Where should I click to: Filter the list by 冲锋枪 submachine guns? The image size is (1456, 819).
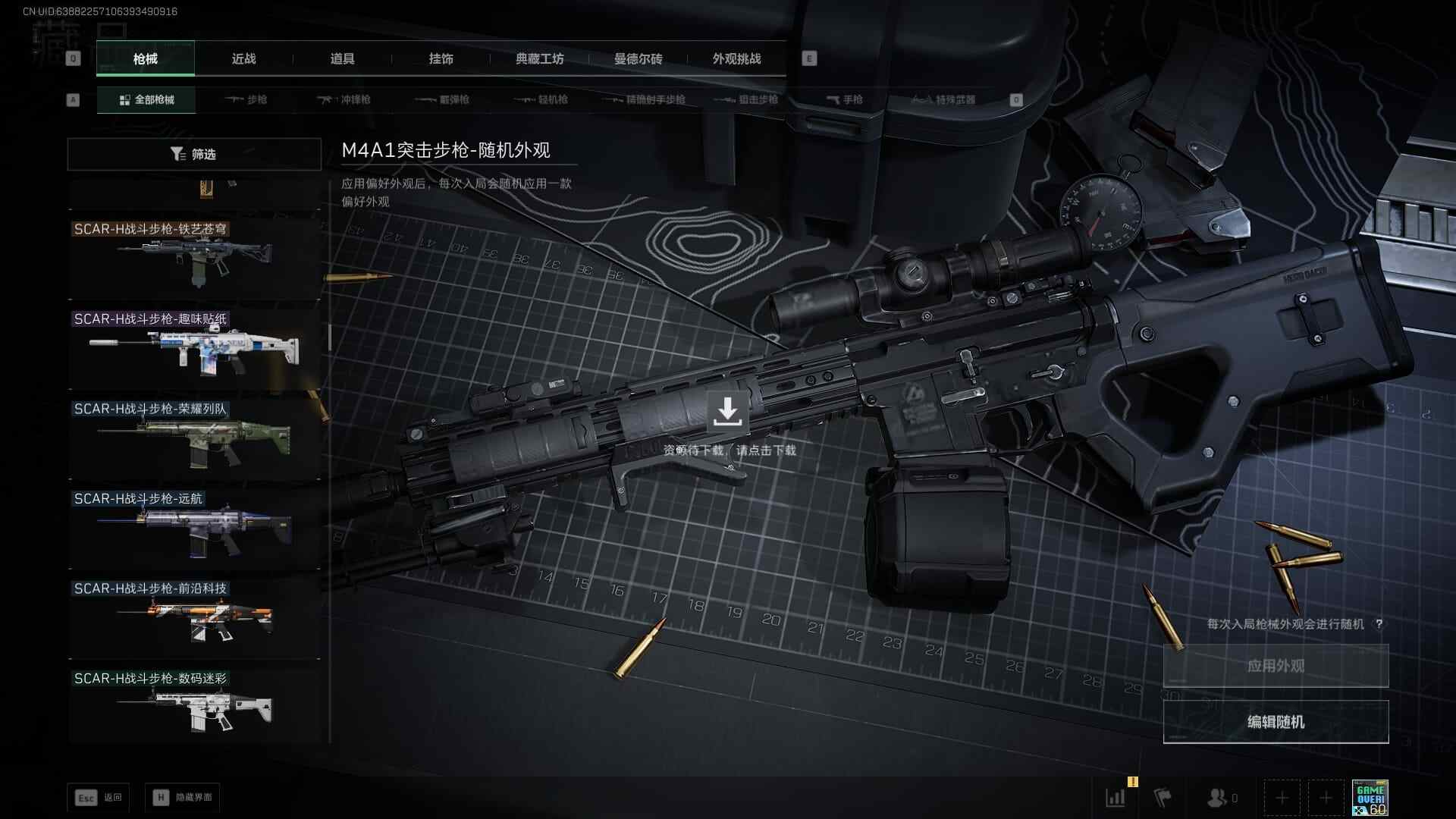(x=344, y=99)
